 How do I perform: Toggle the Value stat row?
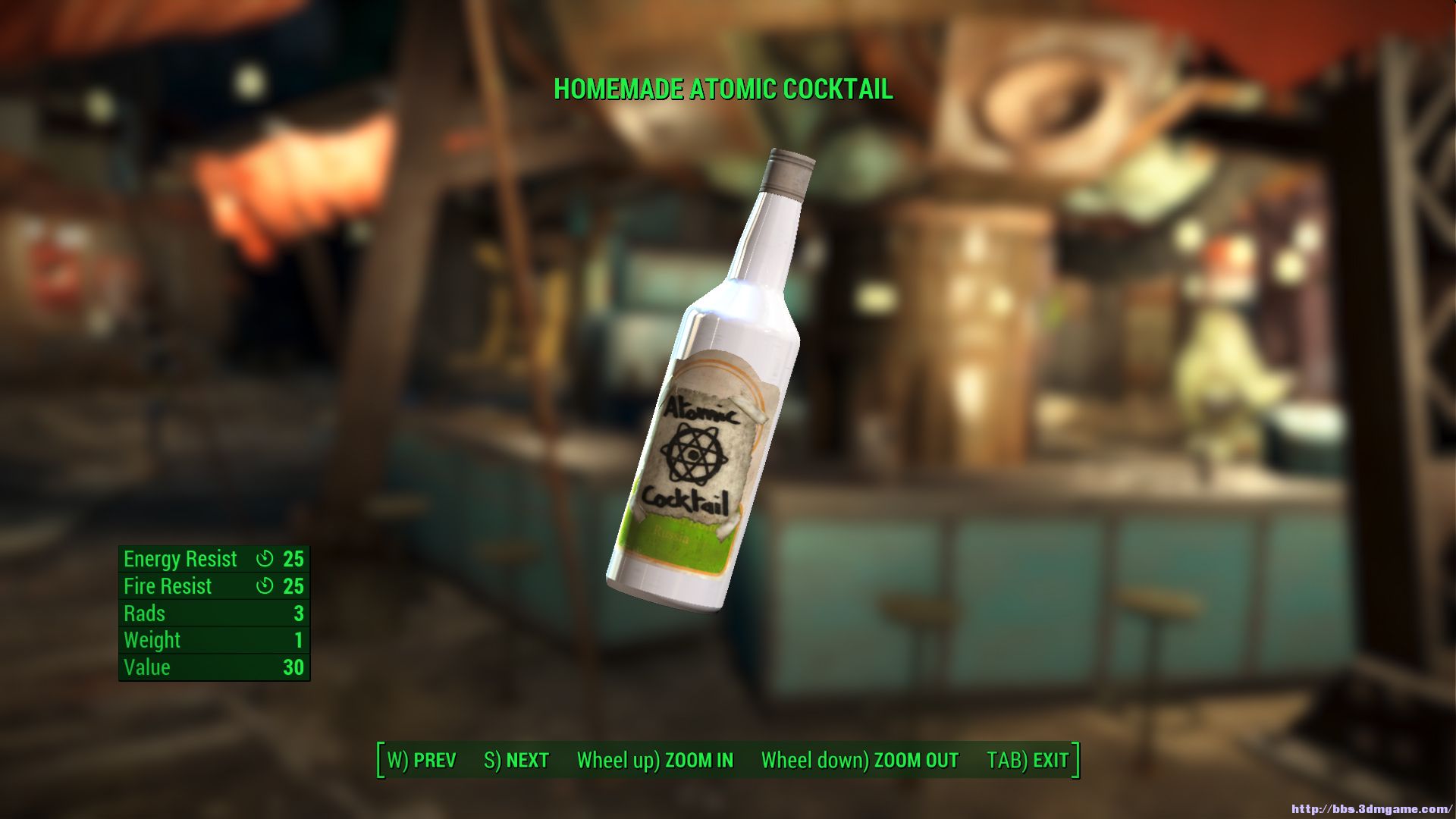point(212,667)
